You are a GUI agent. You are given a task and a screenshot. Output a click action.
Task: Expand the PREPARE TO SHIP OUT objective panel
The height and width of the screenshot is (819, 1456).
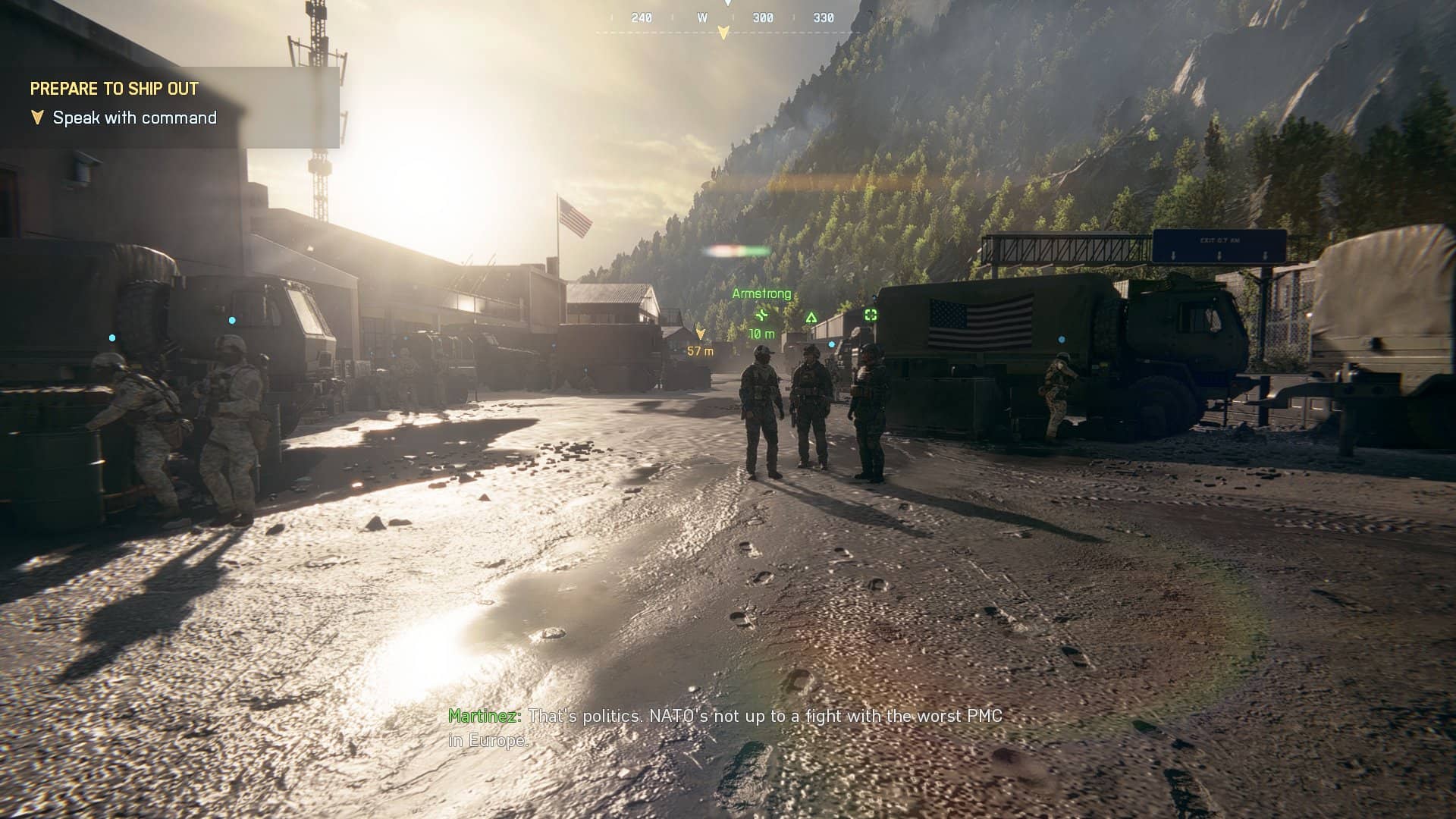click(114, 89)
